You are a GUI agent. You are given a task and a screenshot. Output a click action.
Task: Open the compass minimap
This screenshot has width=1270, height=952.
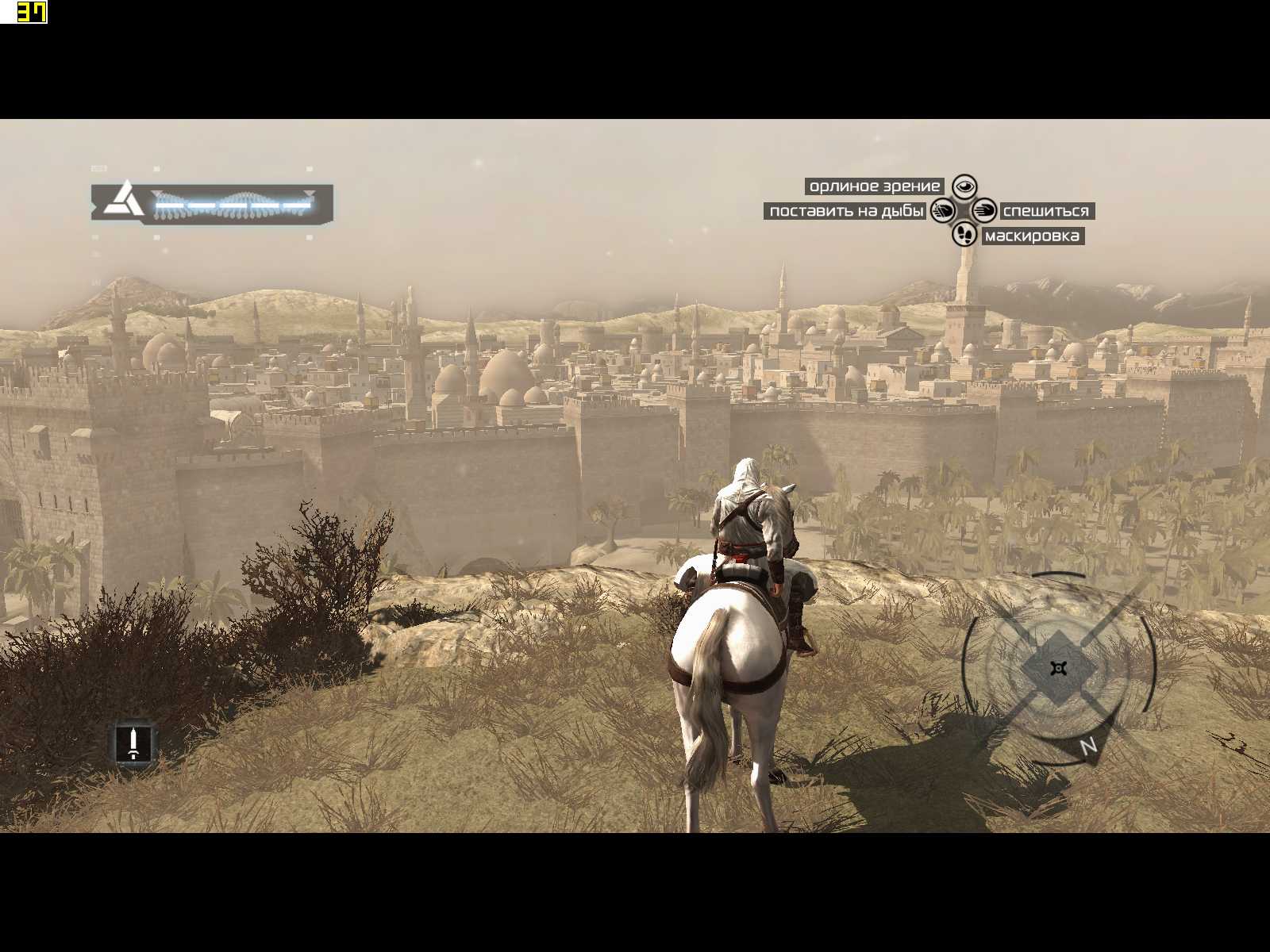pos(1058,668)
